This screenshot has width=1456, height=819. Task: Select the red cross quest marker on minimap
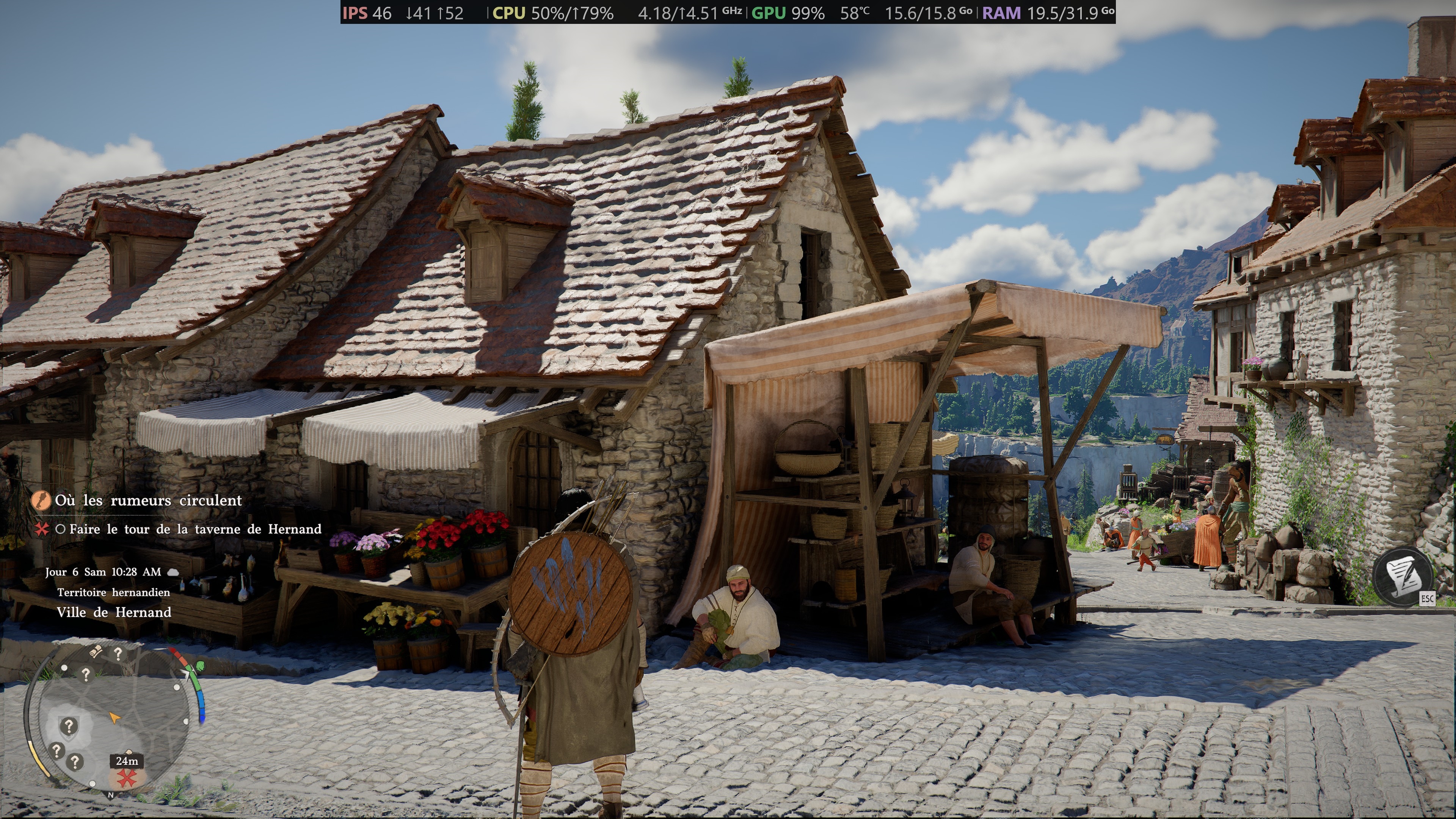point(127,779)
